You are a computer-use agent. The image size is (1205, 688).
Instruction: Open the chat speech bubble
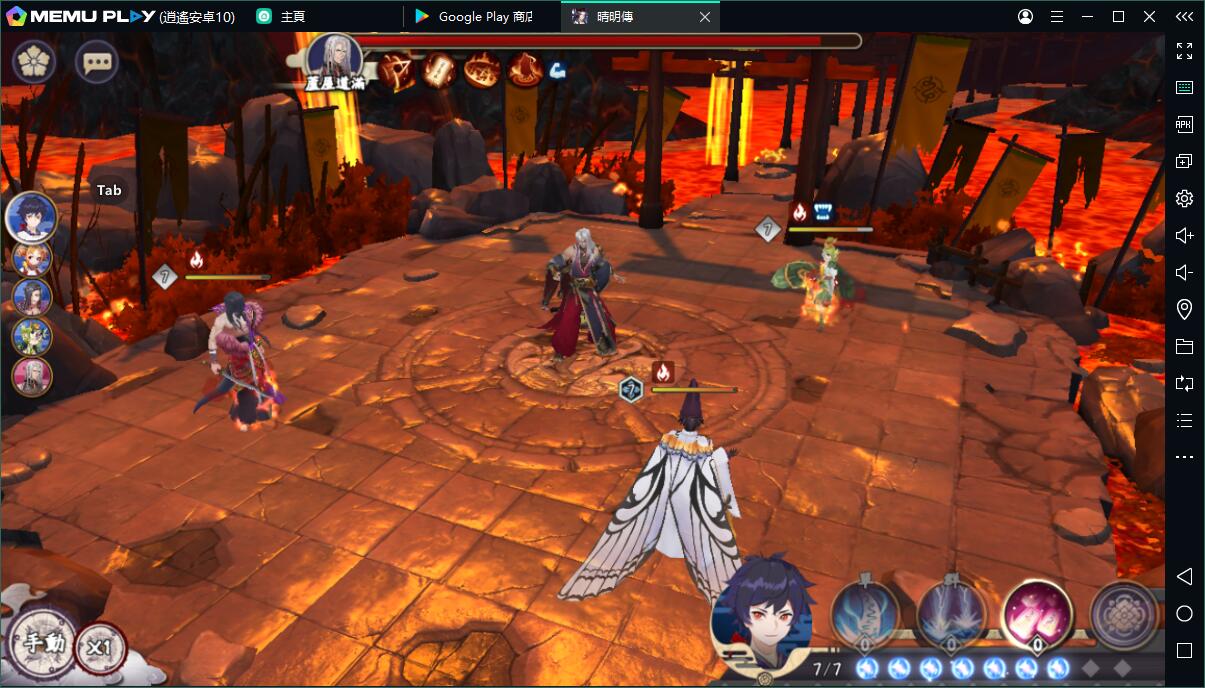point(97,63)
